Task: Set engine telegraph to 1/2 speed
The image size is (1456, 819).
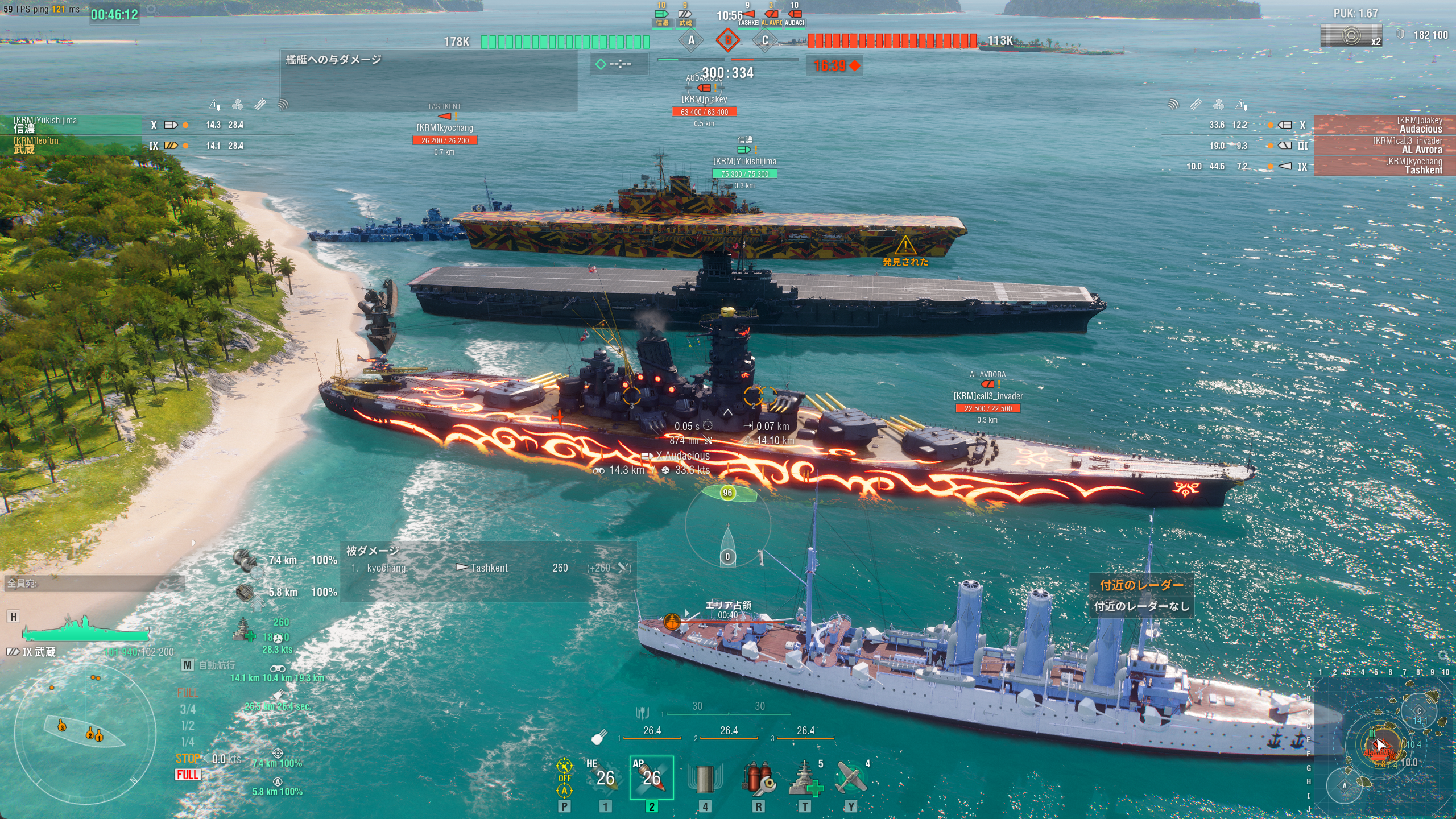Action: 187,726
